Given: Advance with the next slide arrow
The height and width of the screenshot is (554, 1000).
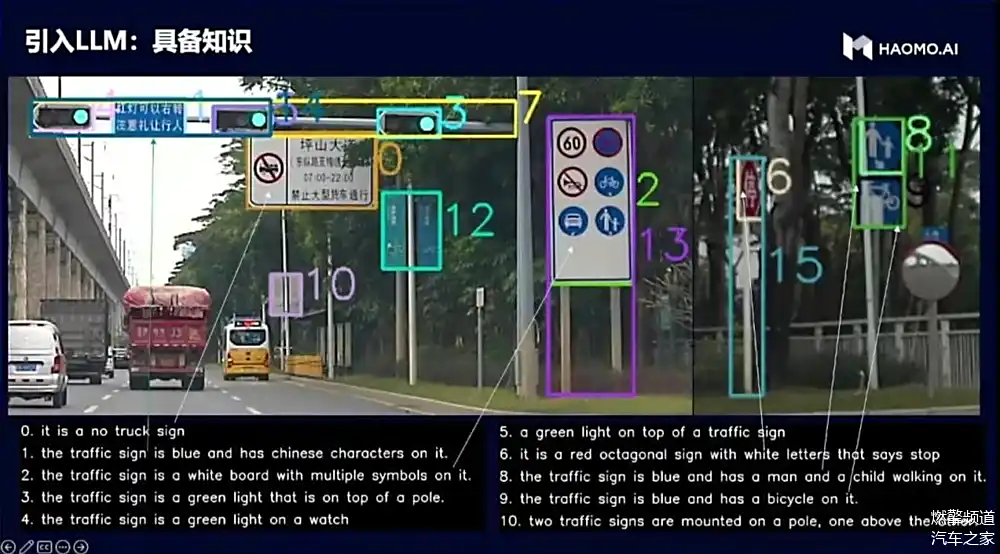Looking at the screenshot, I should pos(81,546).
